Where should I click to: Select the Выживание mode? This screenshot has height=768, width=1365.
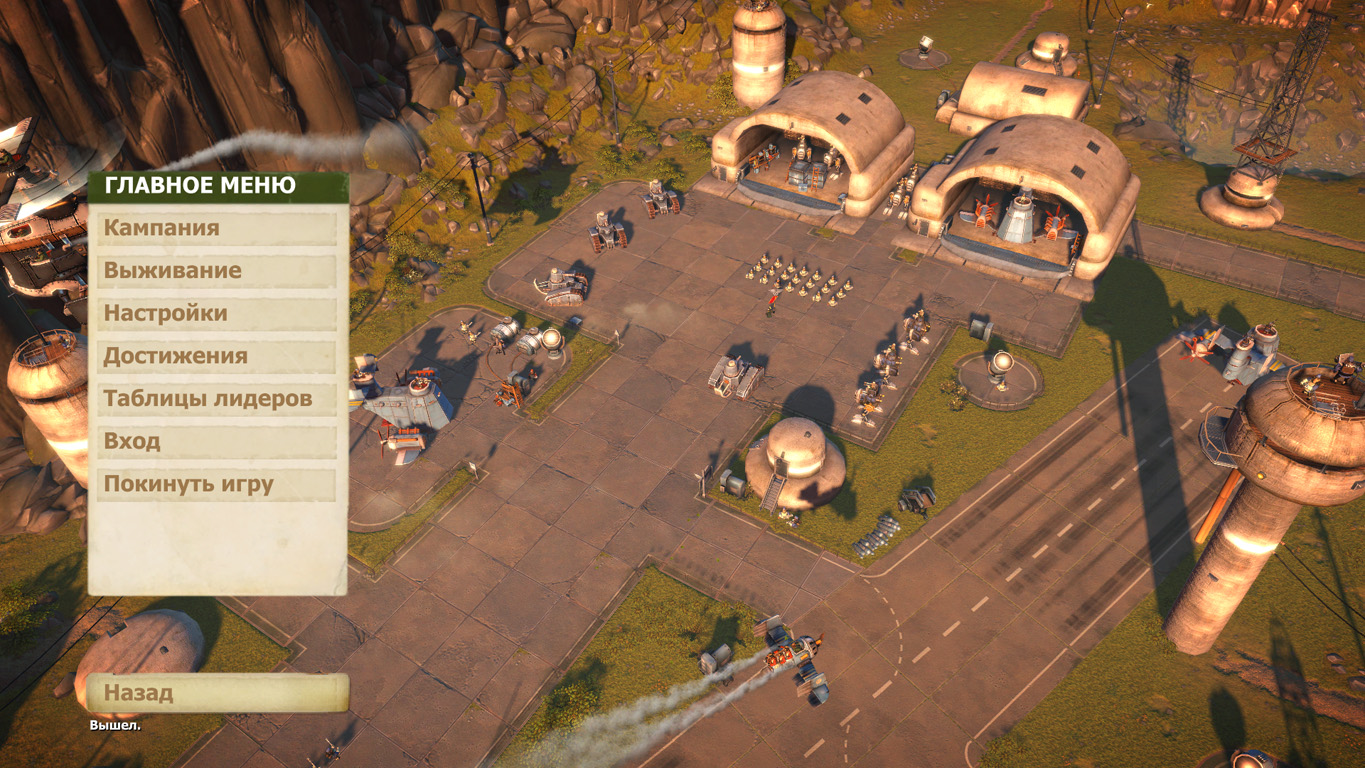[217, 271]
